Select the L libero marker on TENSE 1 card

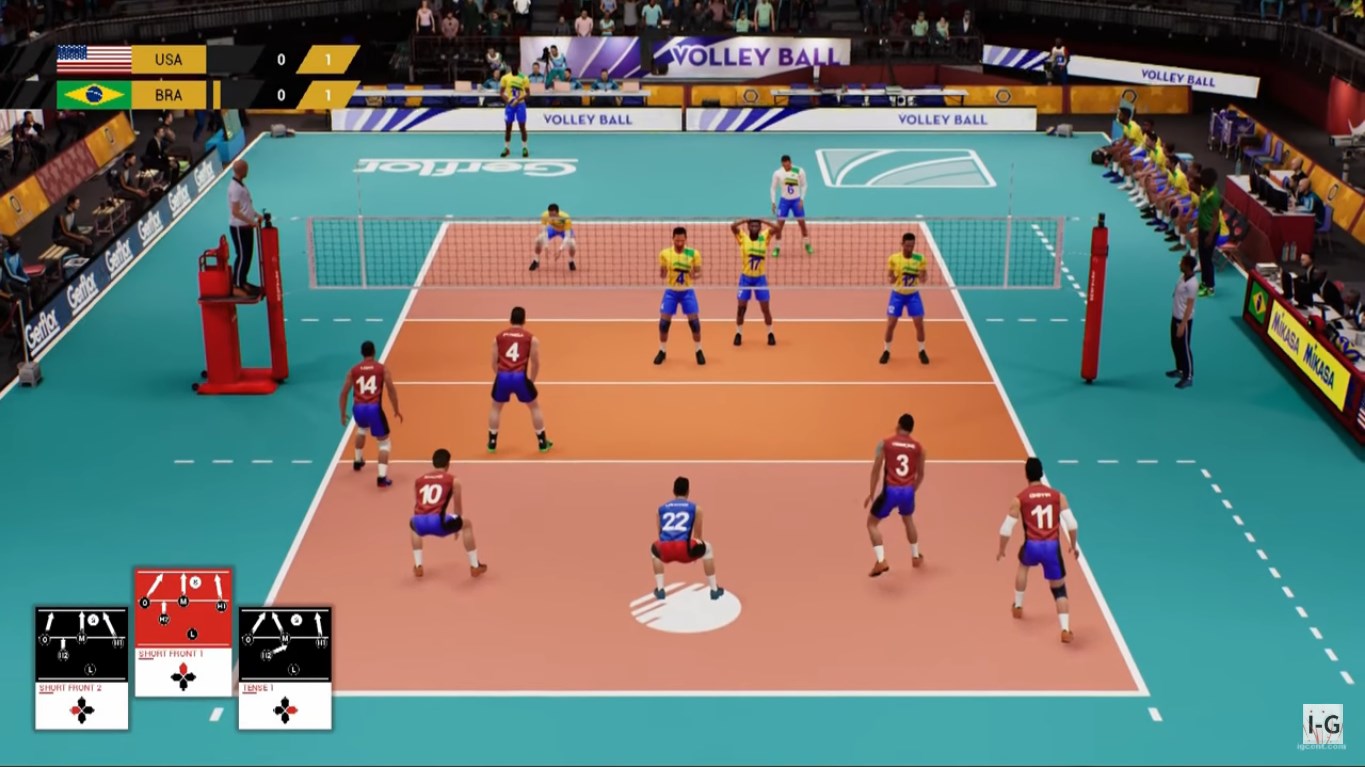(293, 669)
